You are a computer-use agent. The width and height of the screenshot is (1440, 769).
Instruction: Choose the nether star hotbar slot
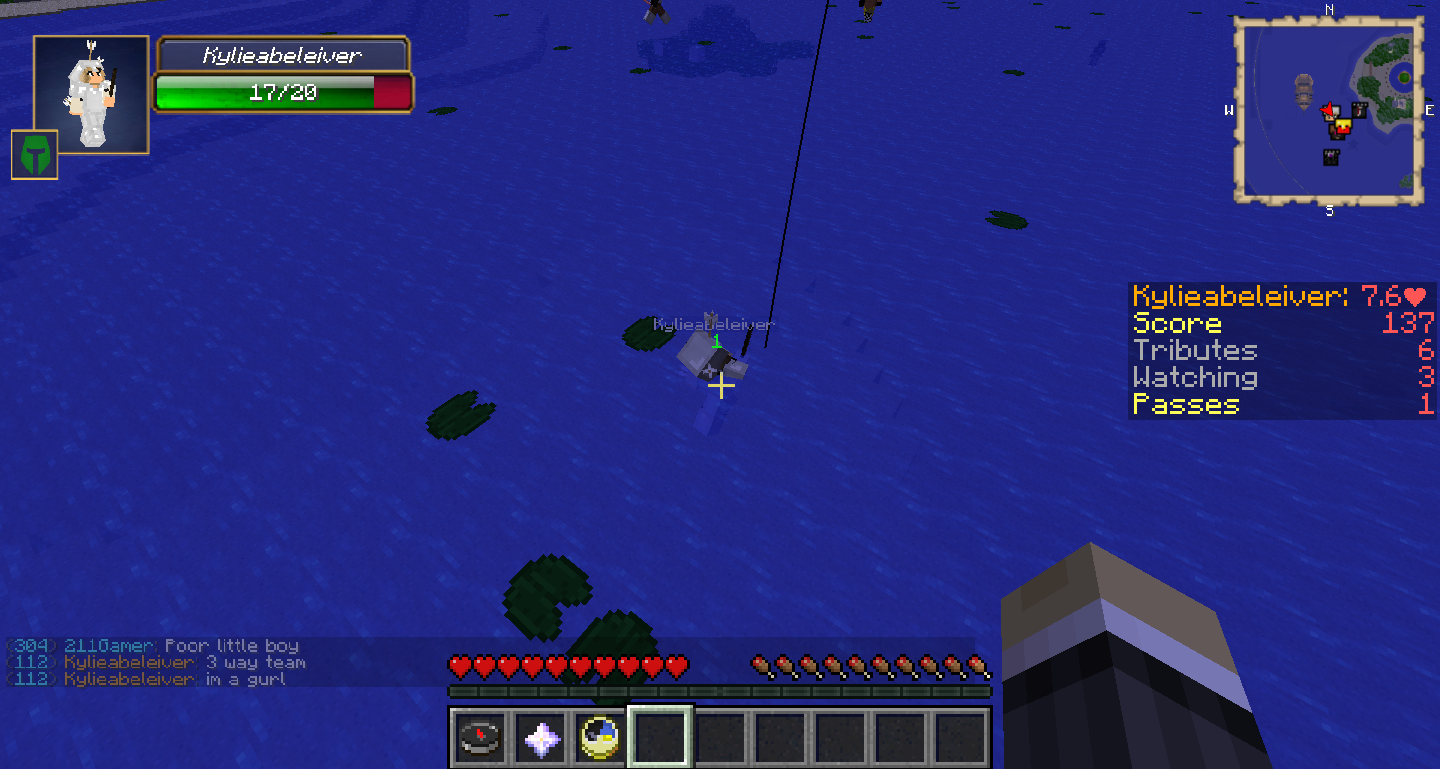540,738
